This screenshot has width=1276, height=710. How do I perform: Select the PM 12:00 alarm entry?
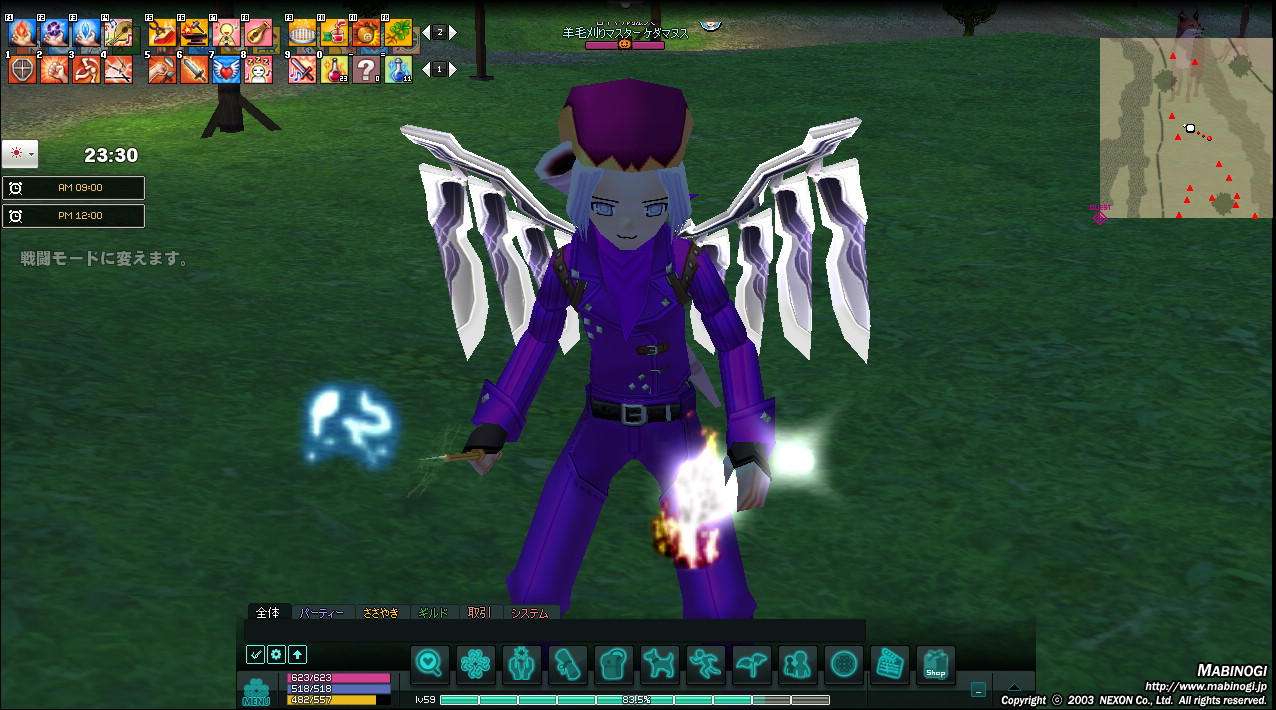74,216
